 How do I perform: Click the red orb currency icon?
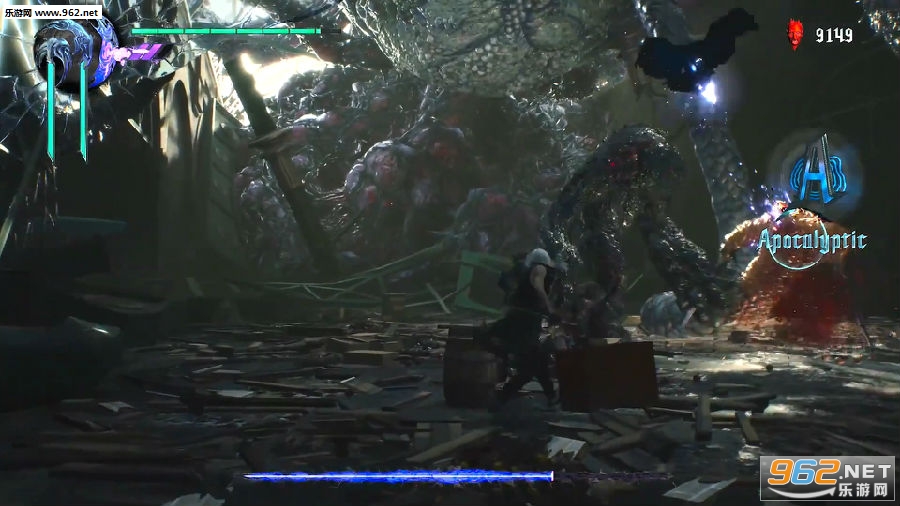click(796, 34)
